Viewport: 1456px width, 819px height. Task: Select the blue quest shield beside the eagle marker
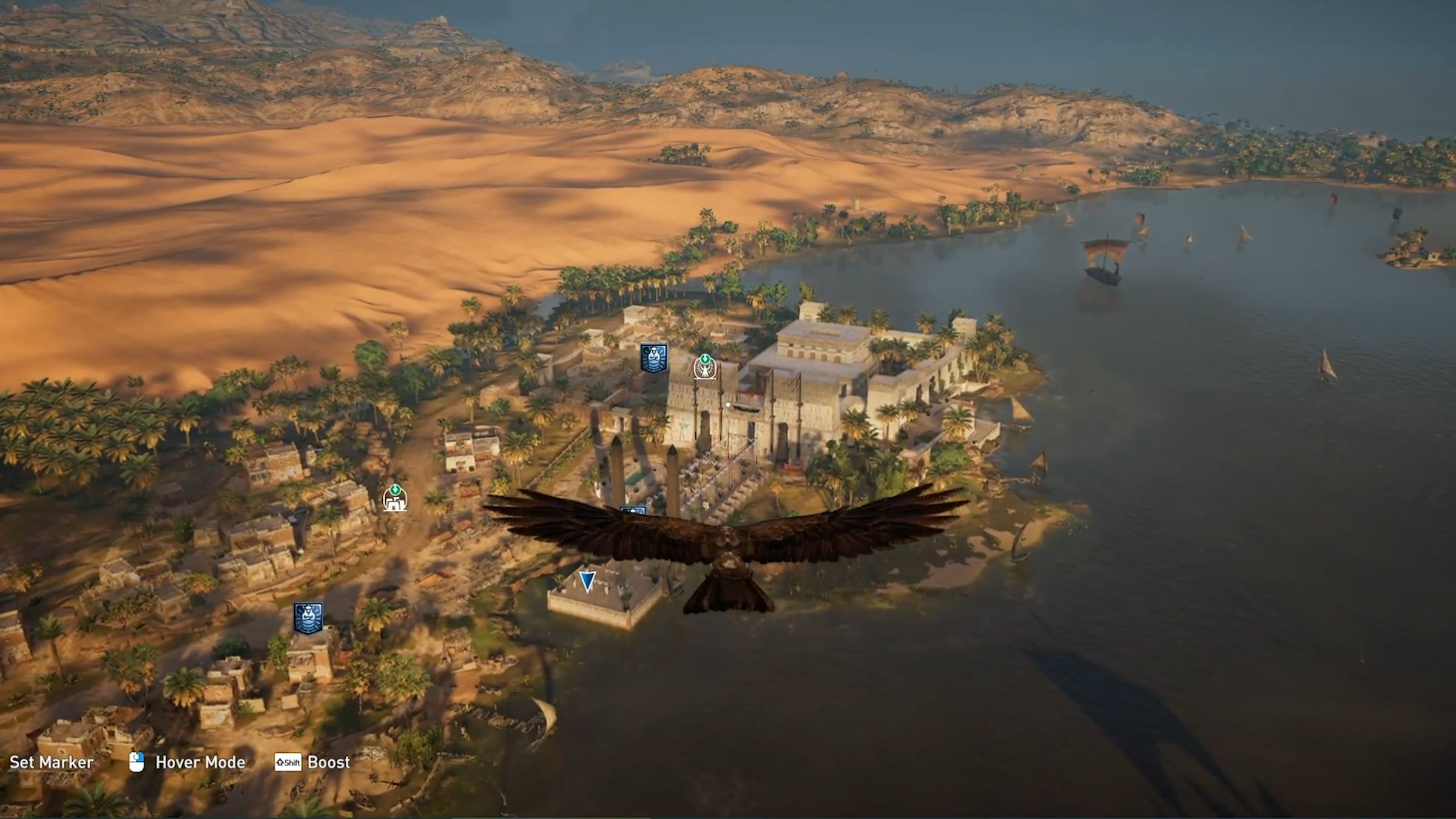654,358
